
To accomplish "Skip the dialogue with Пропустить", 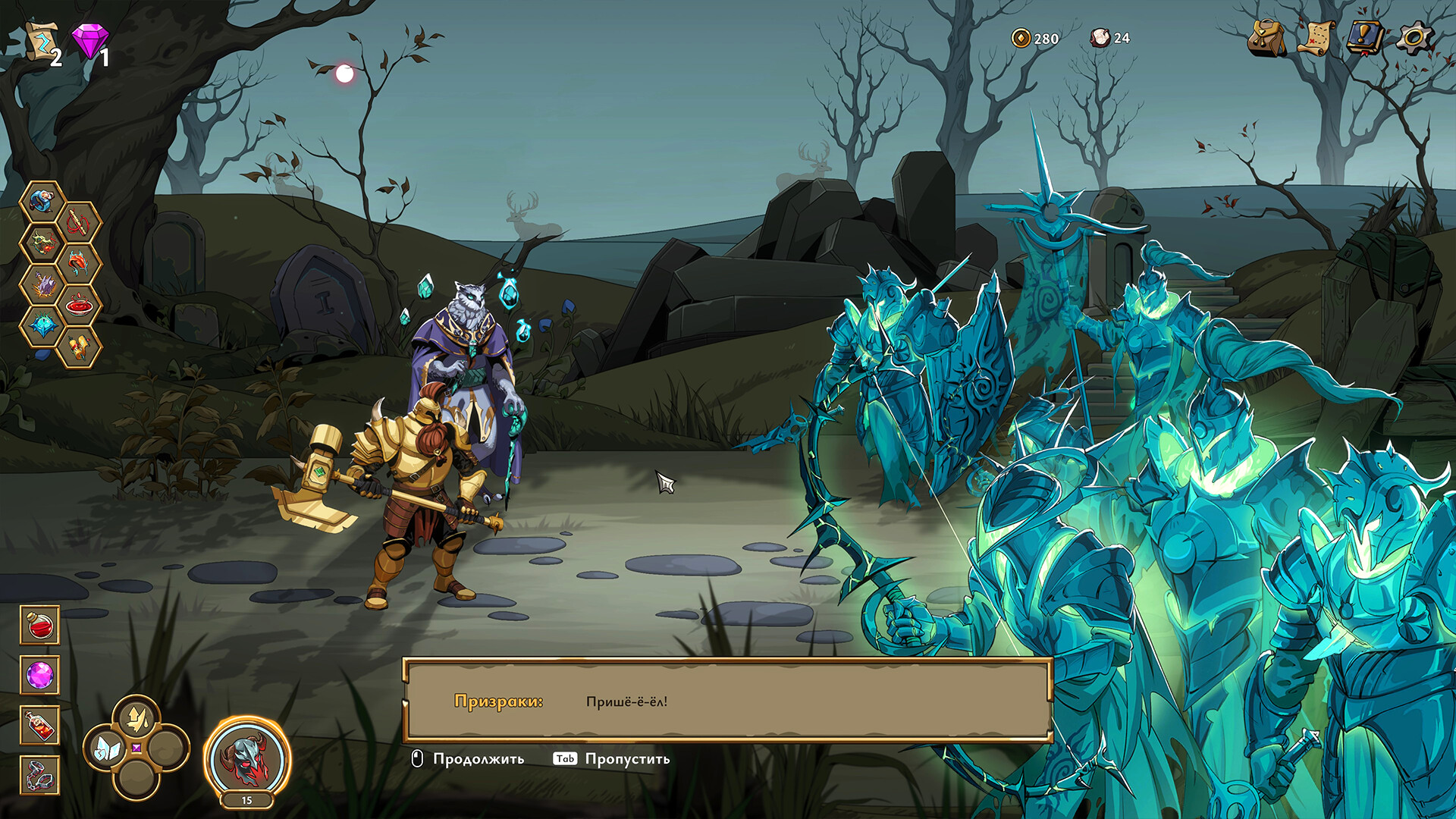I will point(627,759).
